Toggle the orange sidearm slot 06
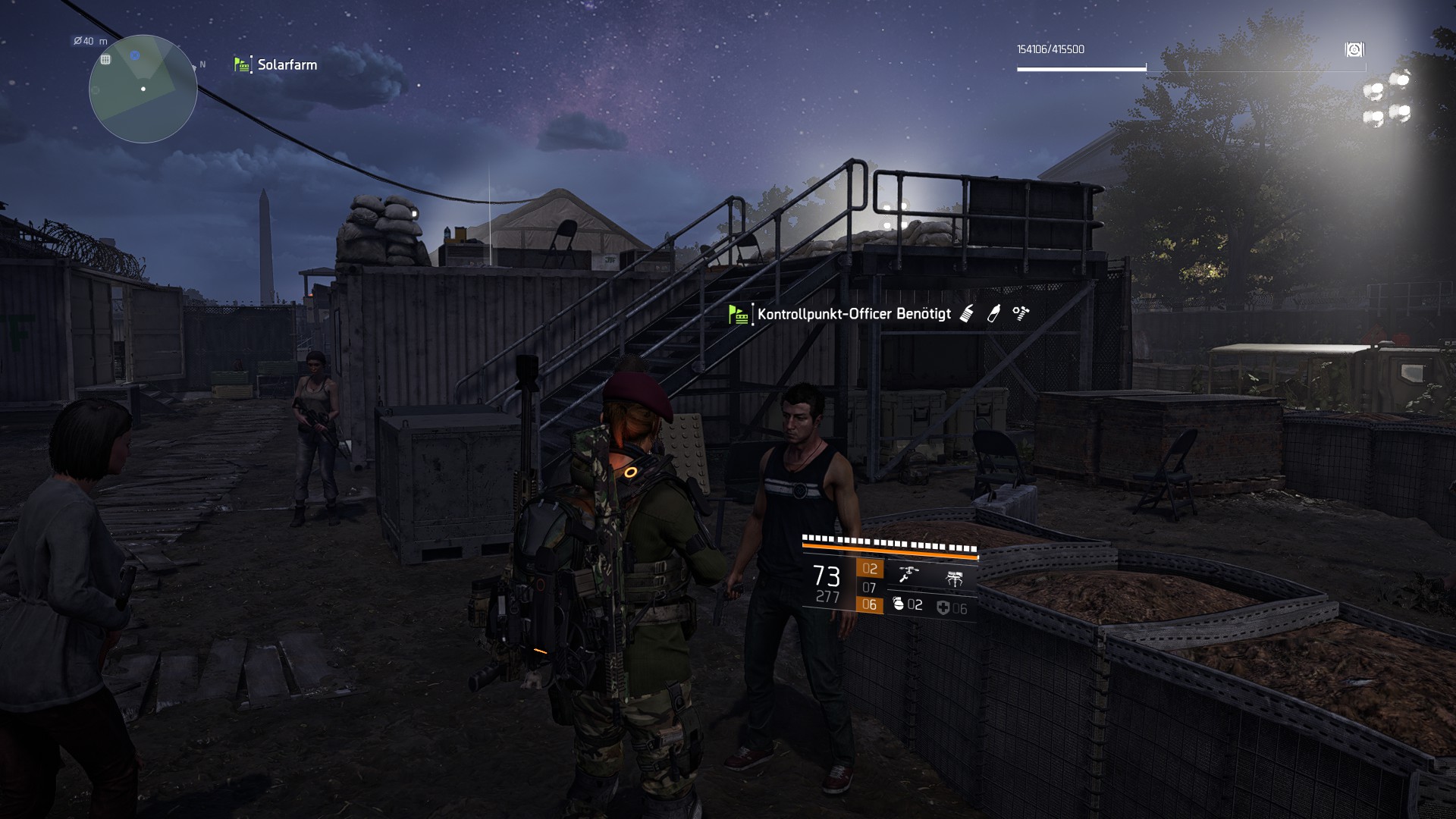 point(870,606)
